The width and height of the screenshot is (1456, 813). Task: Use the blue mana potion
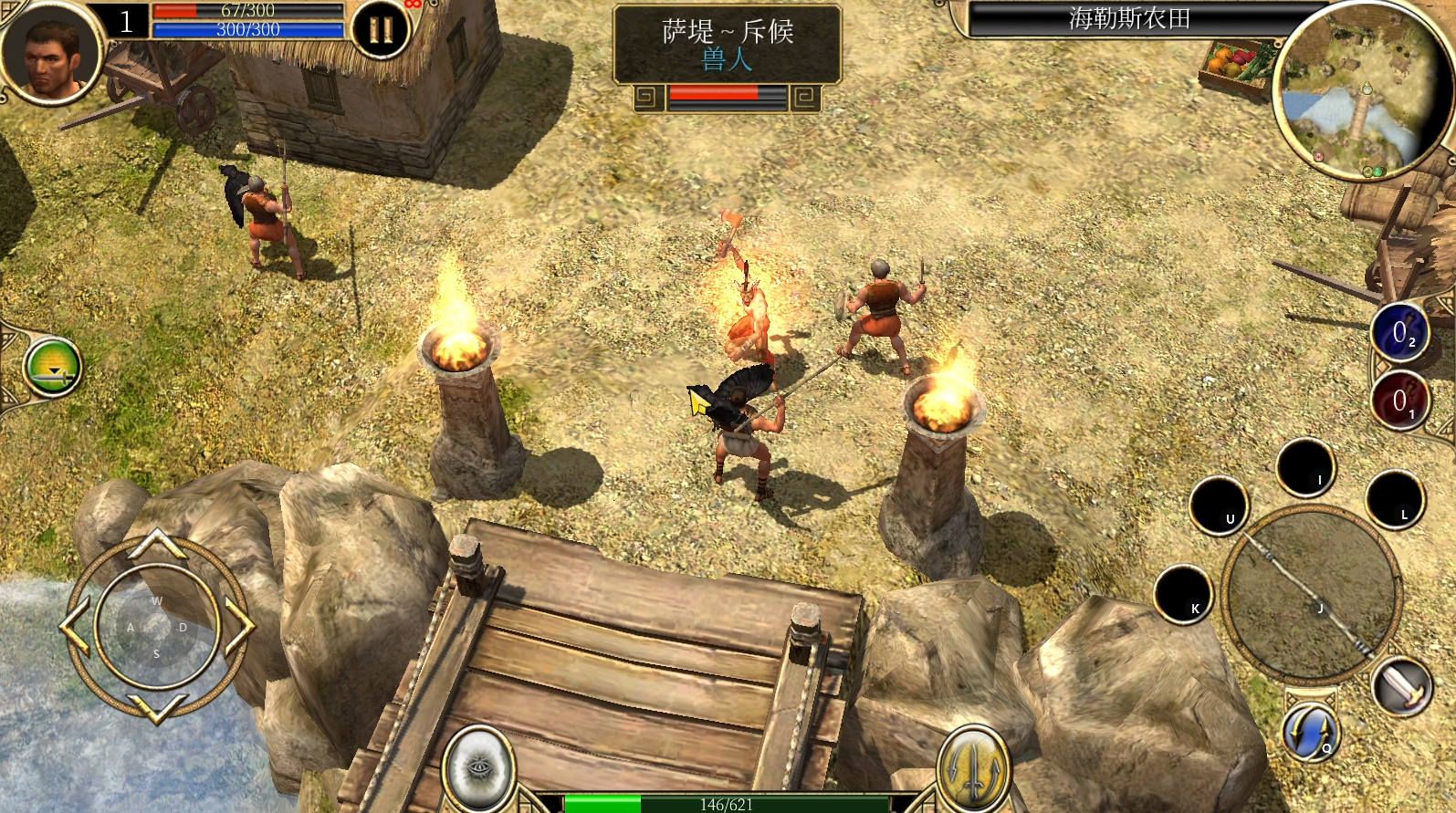pyautogui.click(x=1399, y=333)
